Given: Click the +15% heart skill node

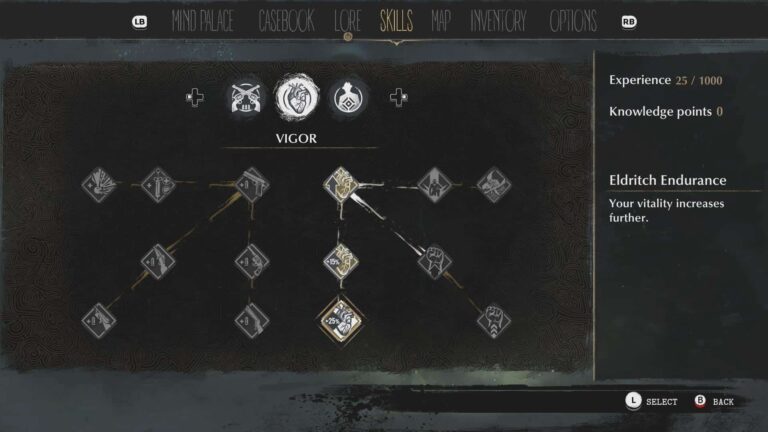Looking at the screenshot, I should pyautogui.click(x=339, y=261).
